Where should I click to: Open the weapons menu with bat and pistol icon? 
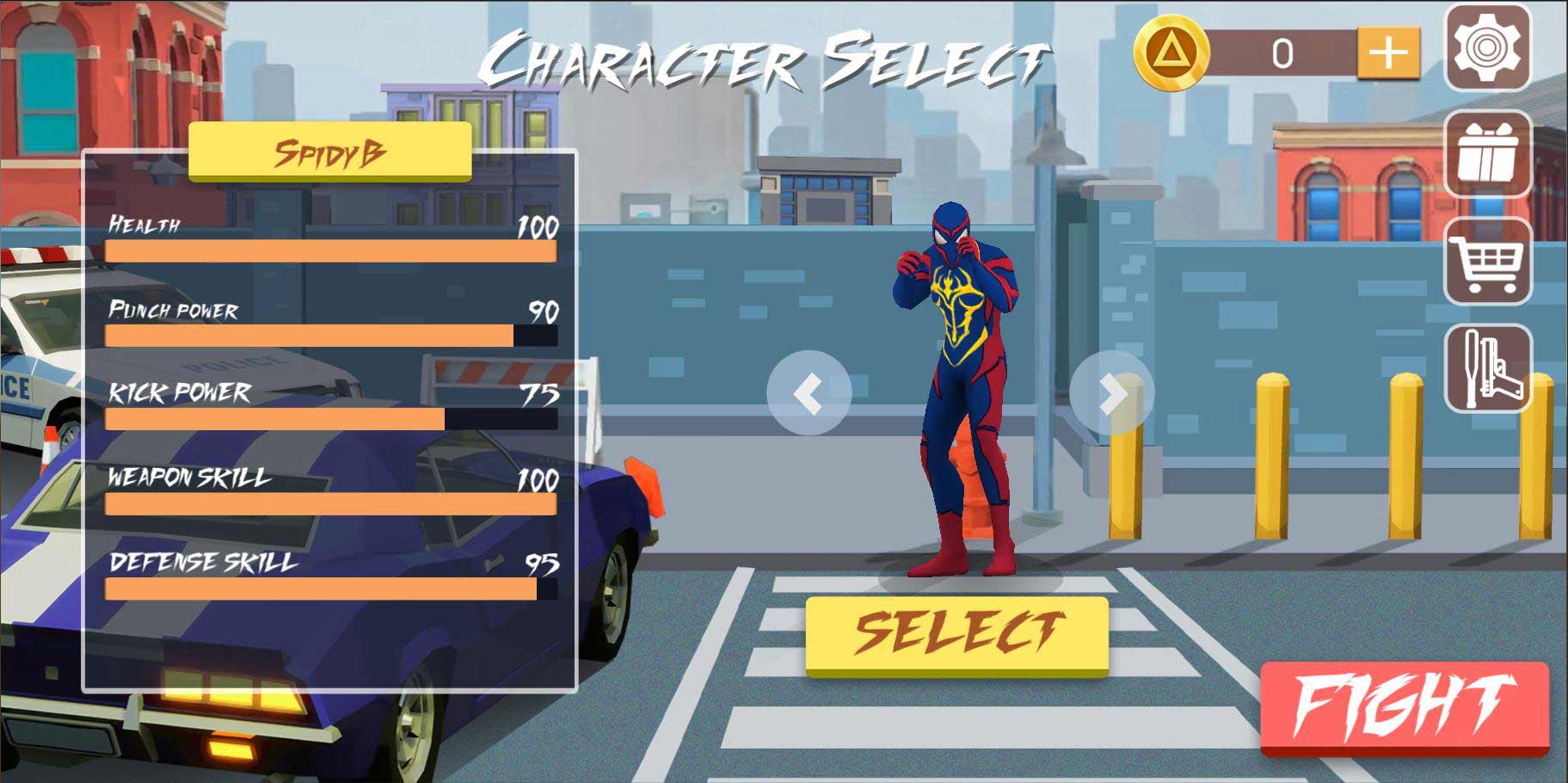point(1487,367)
